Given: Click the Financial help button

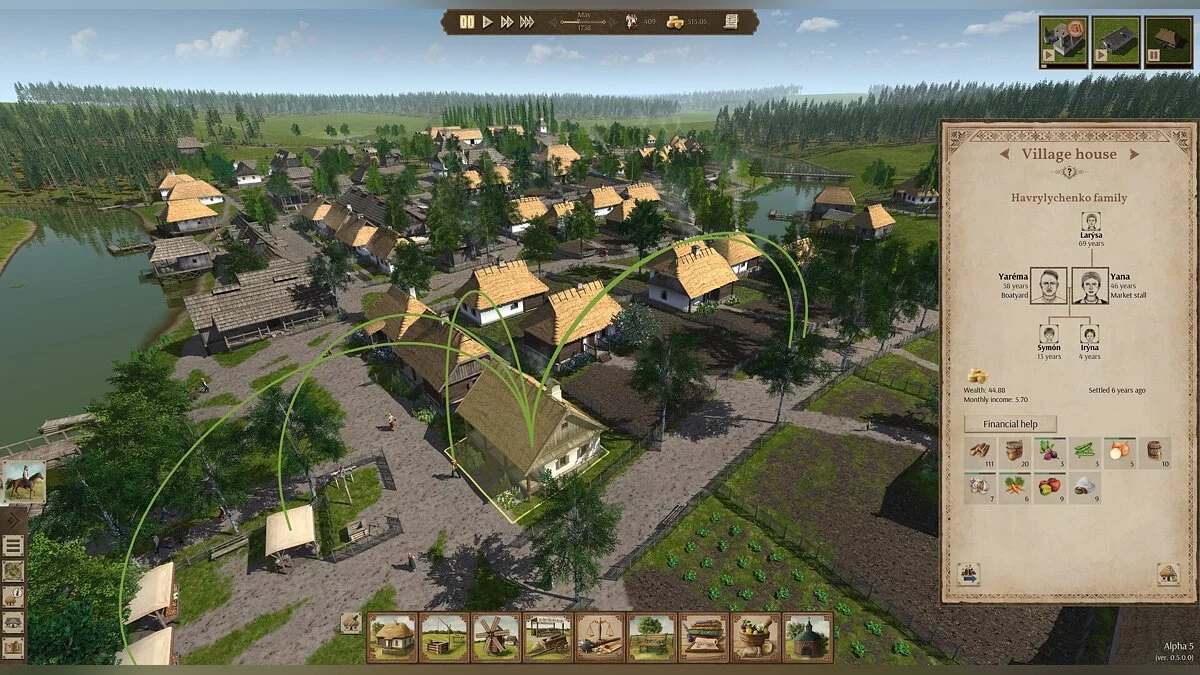Looking at the screenshot, I should click(1010, 424).
